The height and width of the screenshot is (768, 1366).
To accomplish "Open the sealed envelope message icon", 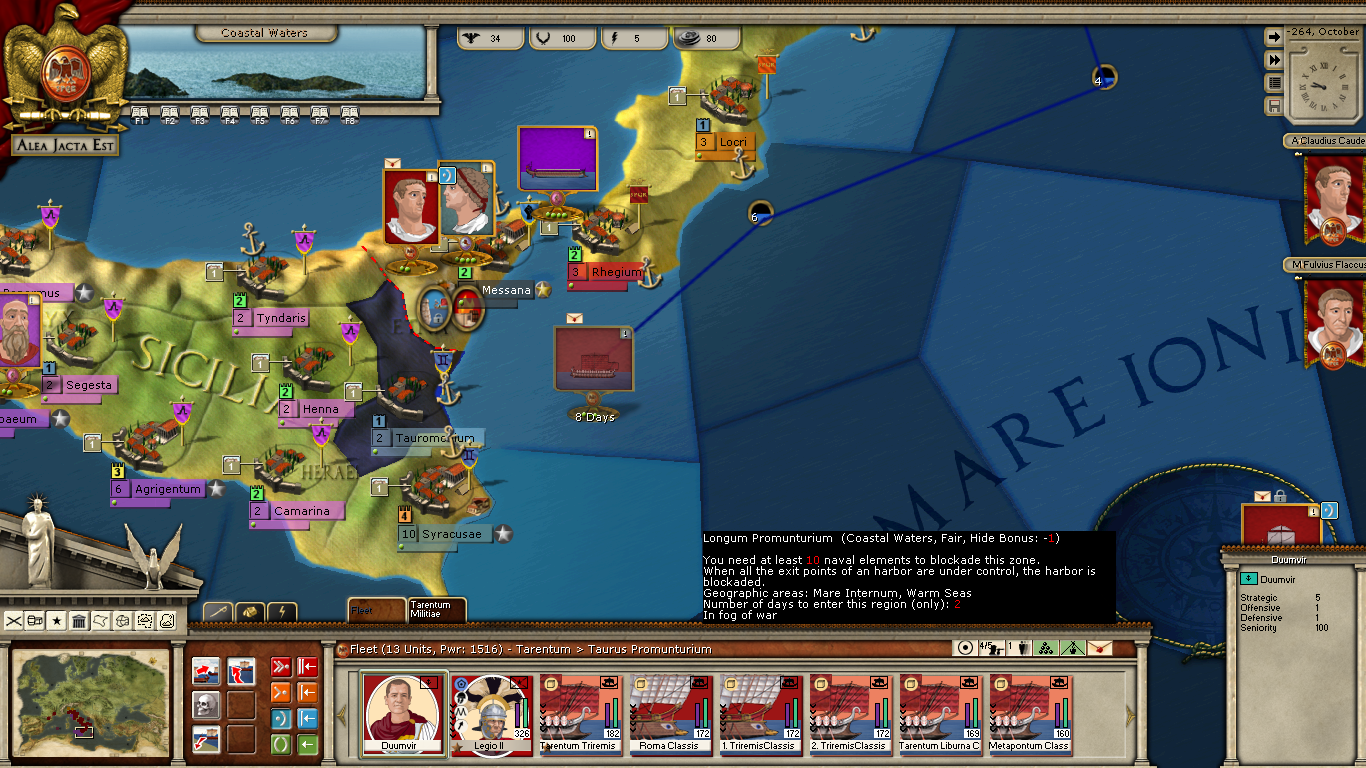I will pos(1099,648).
